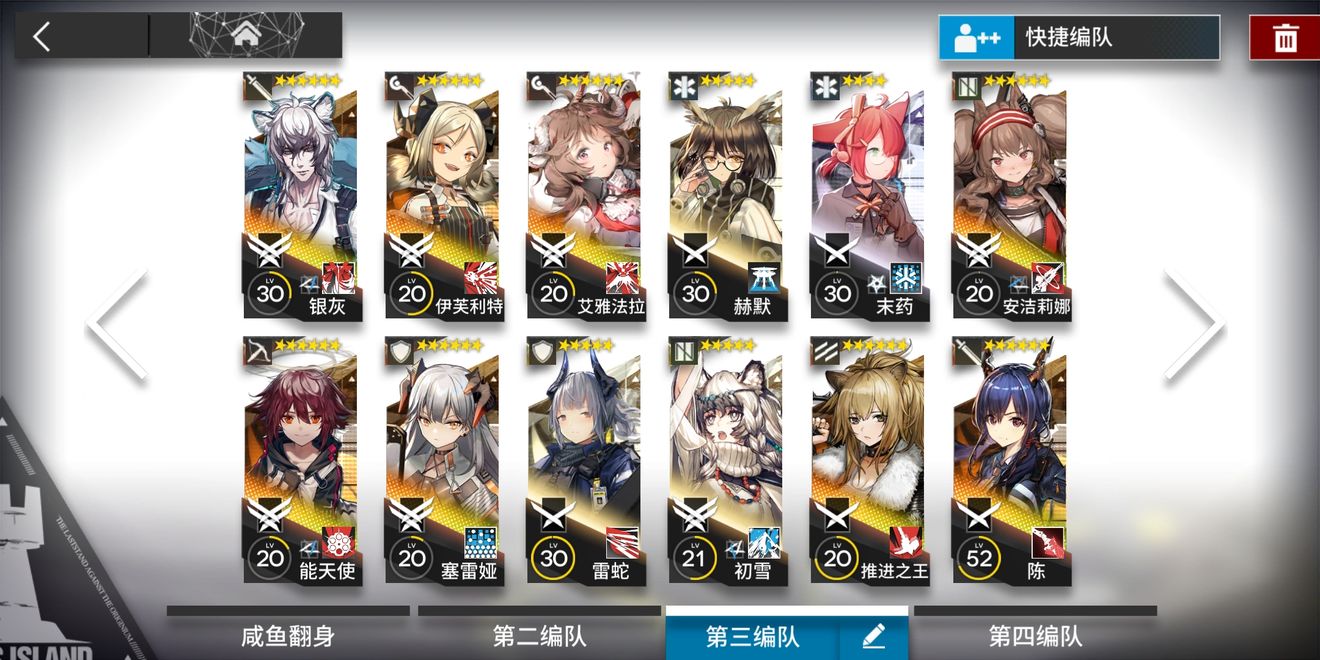Go back using the arrow button
The image size is (1320, 660).
pyautogui.click(x=42, y=37)
